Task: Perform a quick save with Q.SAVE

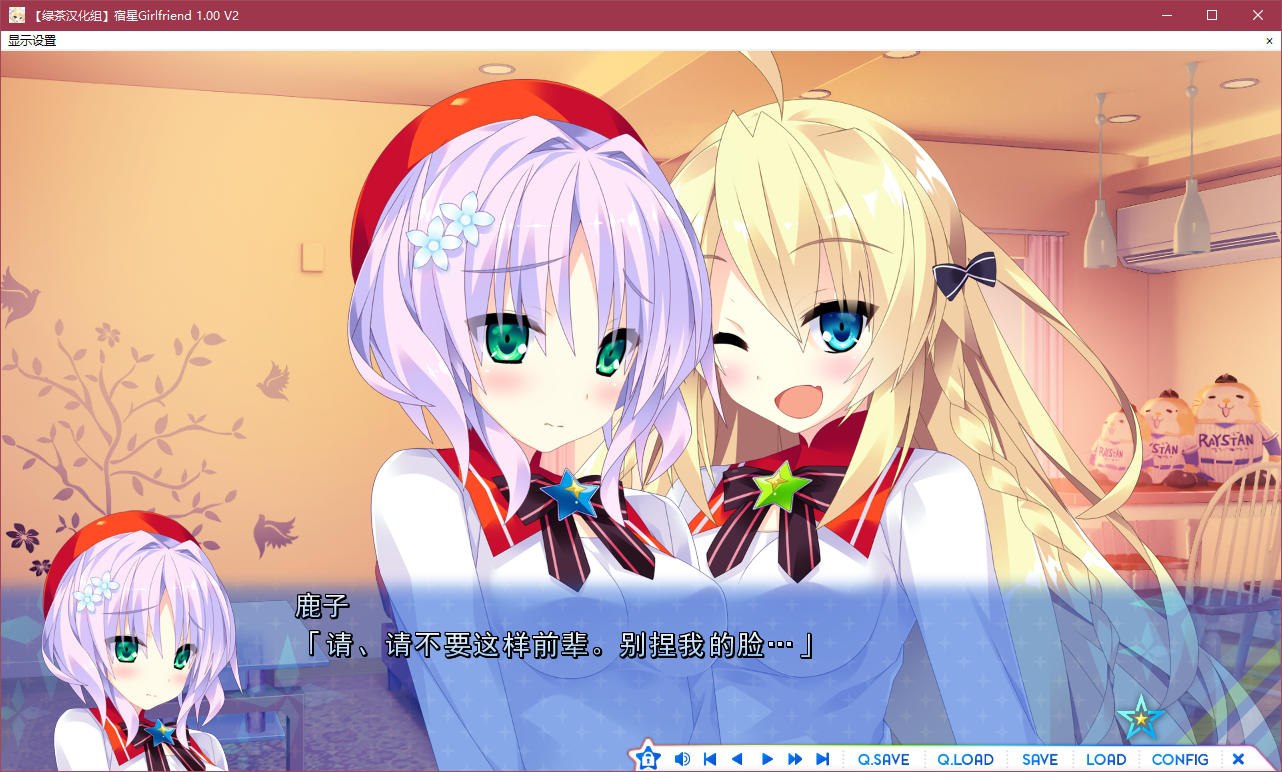Action: (x=883, y=758)
